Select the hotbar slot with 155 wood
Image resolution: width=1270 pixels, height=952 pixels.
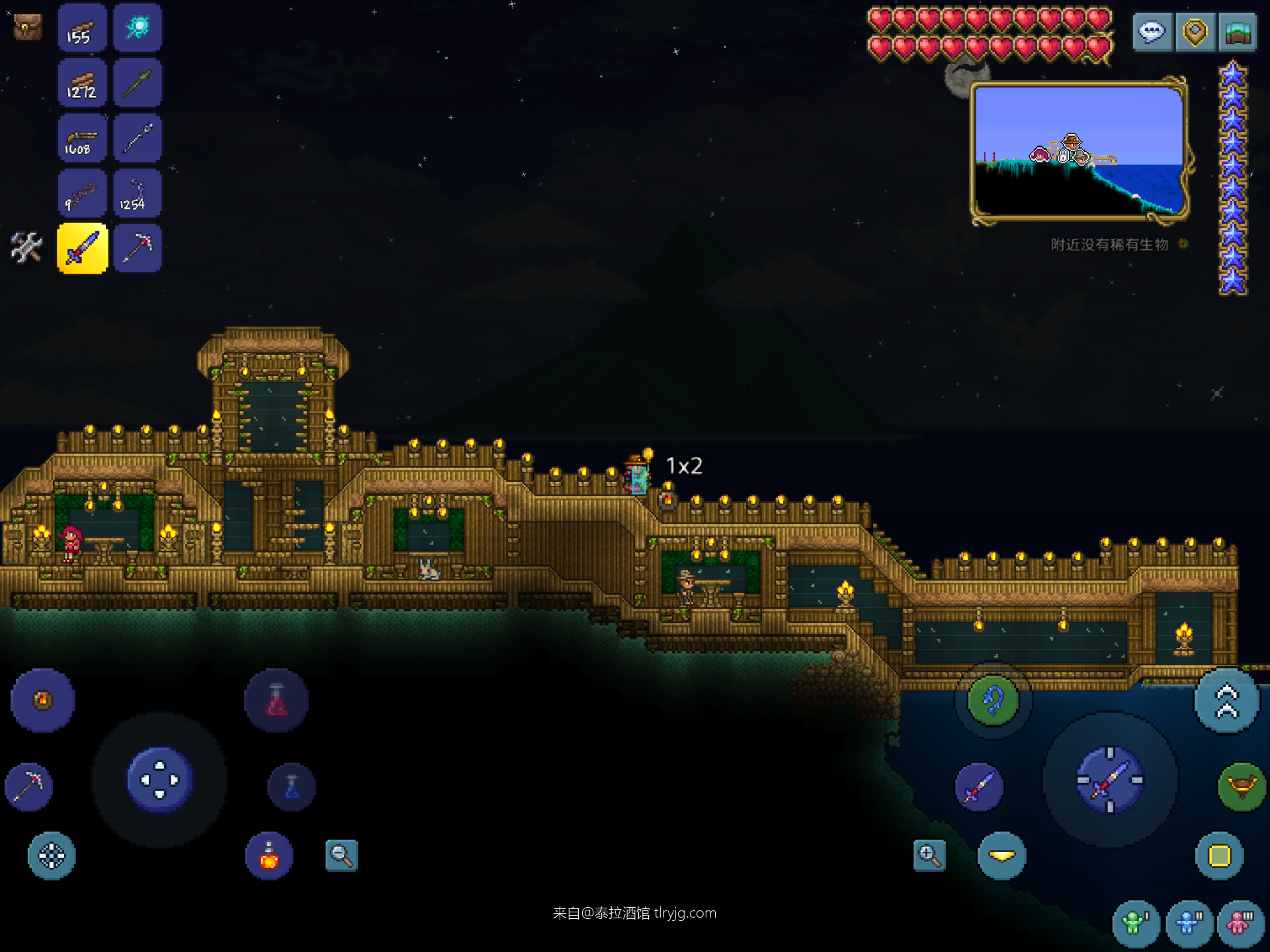pos(82,28)
